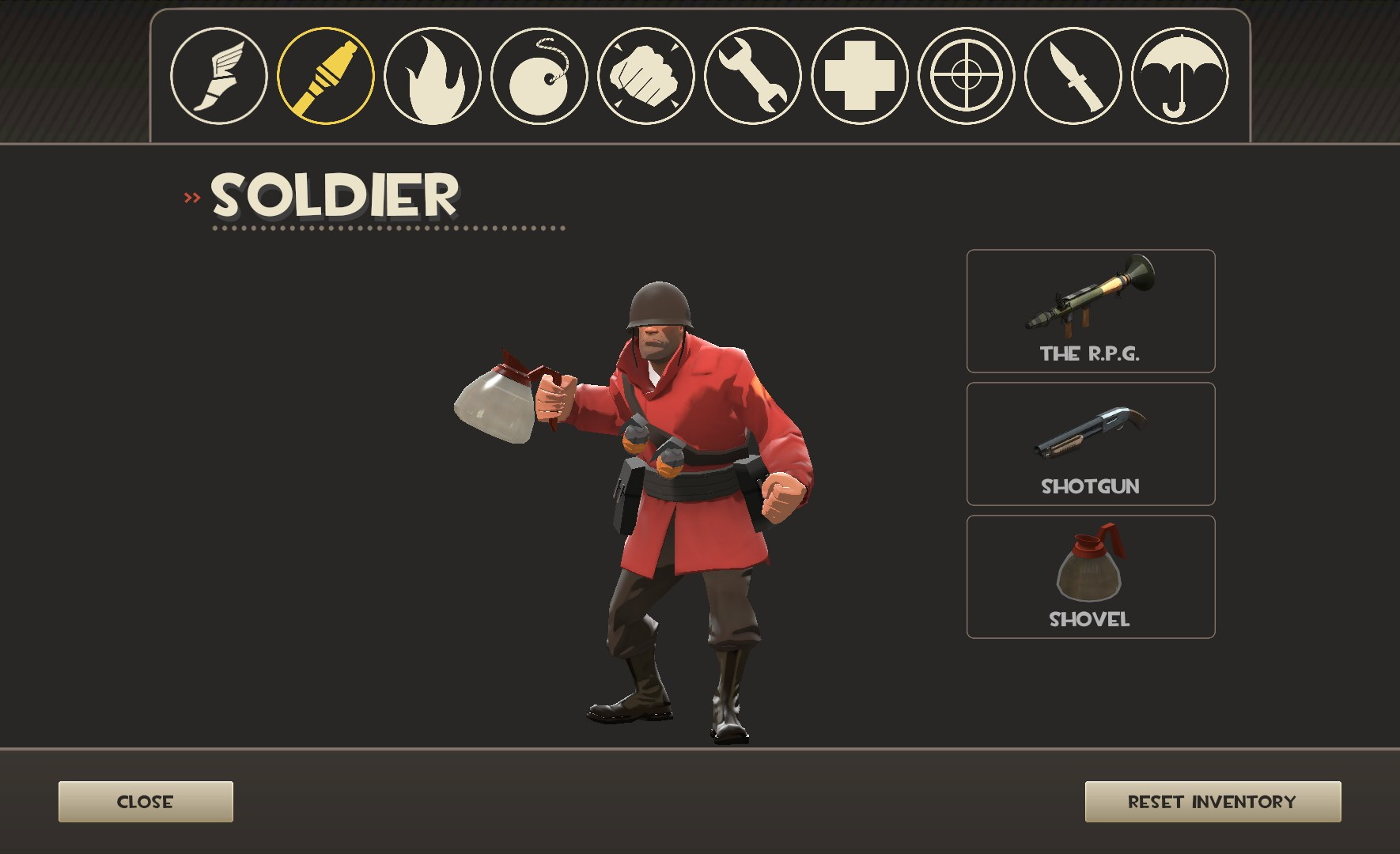Select the Spy knife icon
This screenshot has width=1400, height=854.
point(1073,76)
